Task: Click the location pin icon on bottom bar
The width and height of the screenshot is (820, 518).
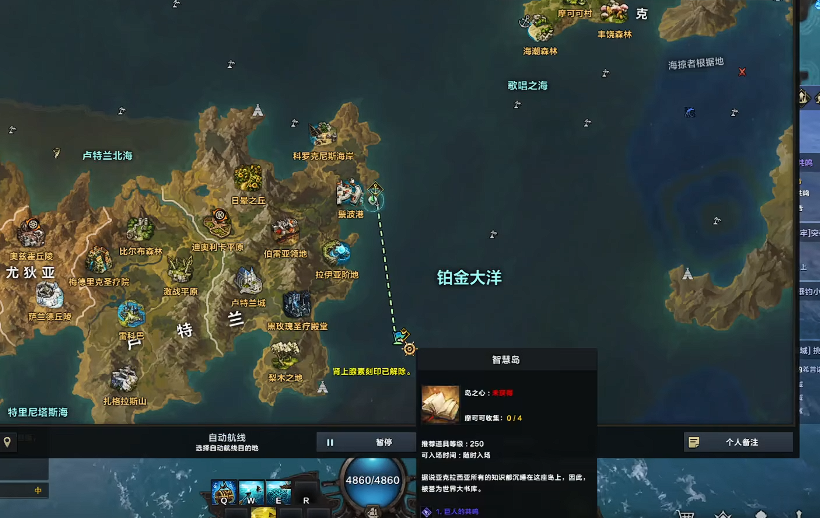Action: [8, 442]
